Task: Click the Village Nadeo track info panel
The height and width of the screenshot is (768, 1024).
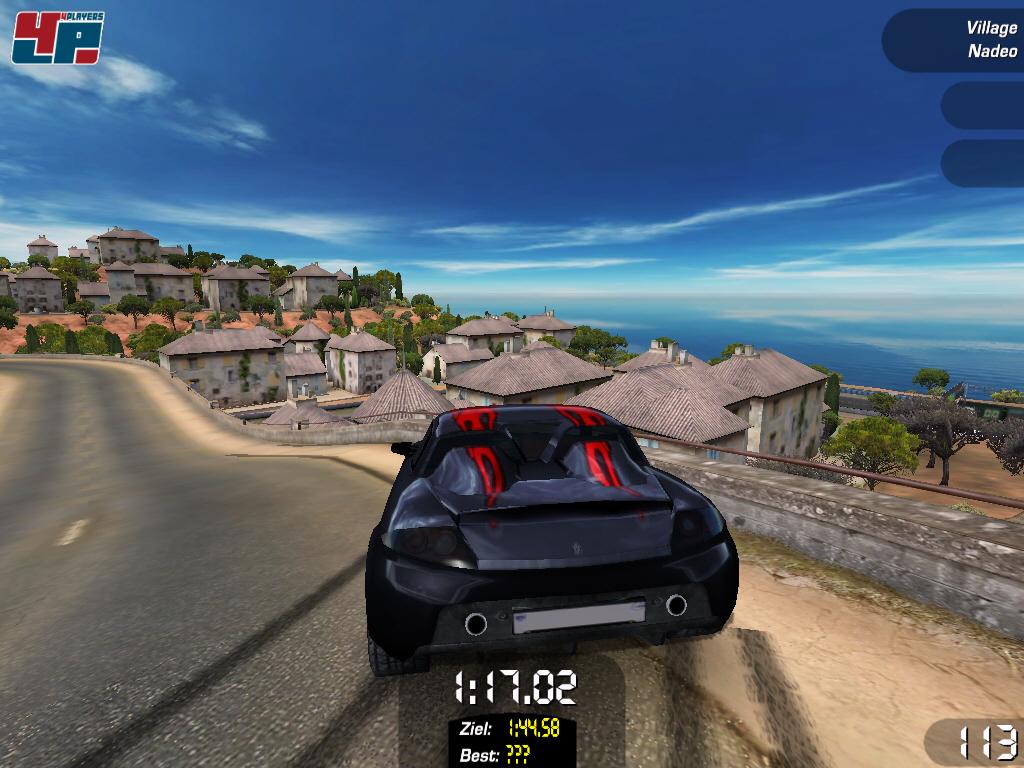Action: (955, 40)
